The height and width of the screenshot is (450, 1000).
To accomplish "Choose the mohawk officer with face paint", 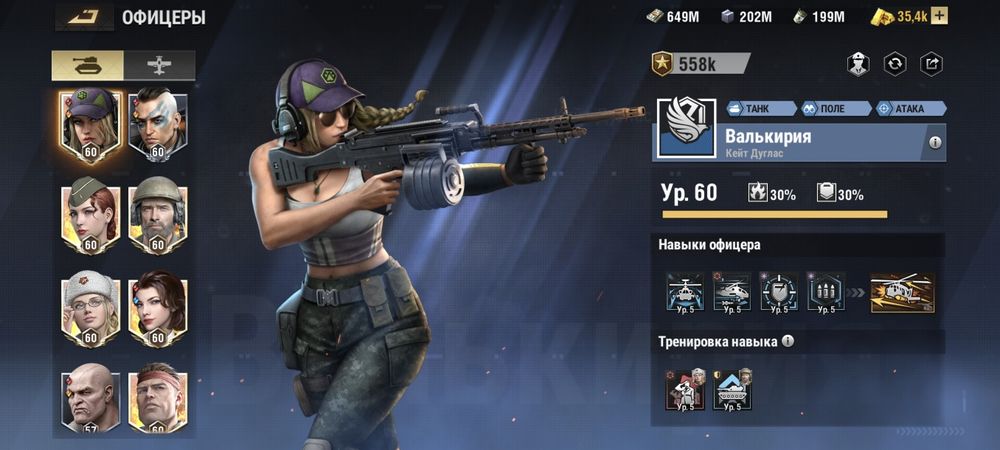I will [x=157, y=125].
